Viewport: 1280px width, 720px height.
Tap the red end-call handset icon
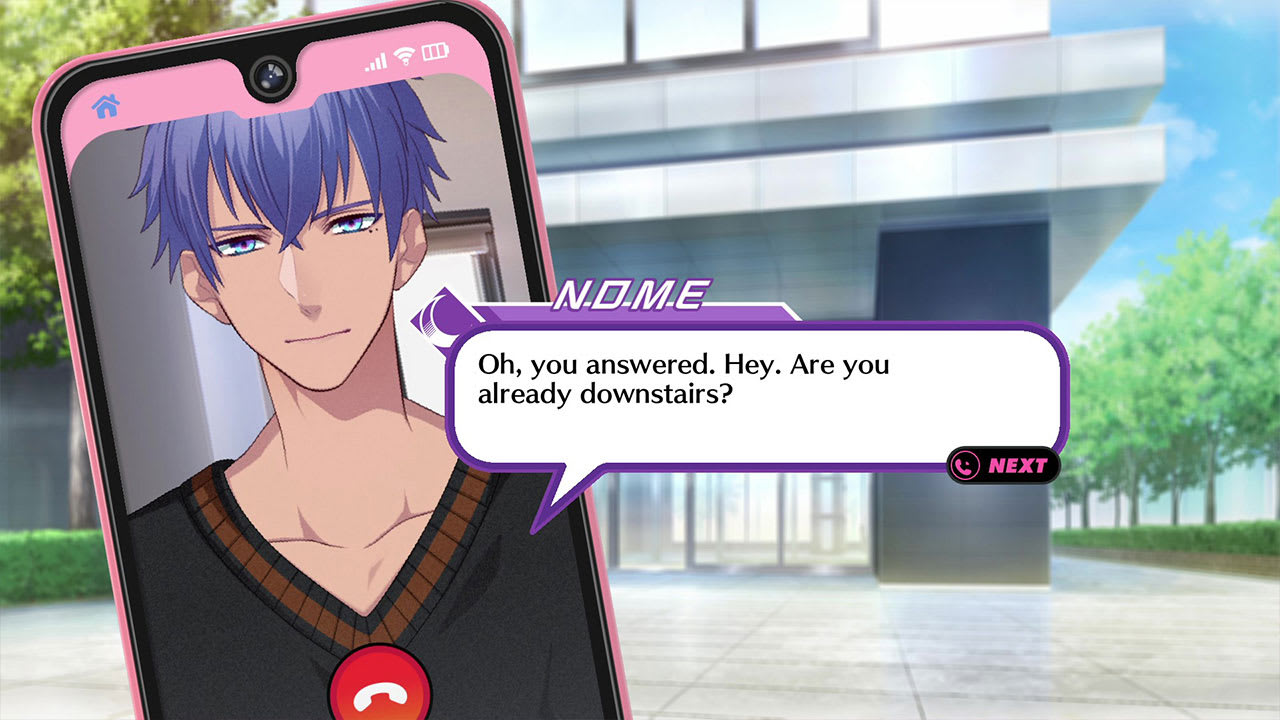point(383,697)
